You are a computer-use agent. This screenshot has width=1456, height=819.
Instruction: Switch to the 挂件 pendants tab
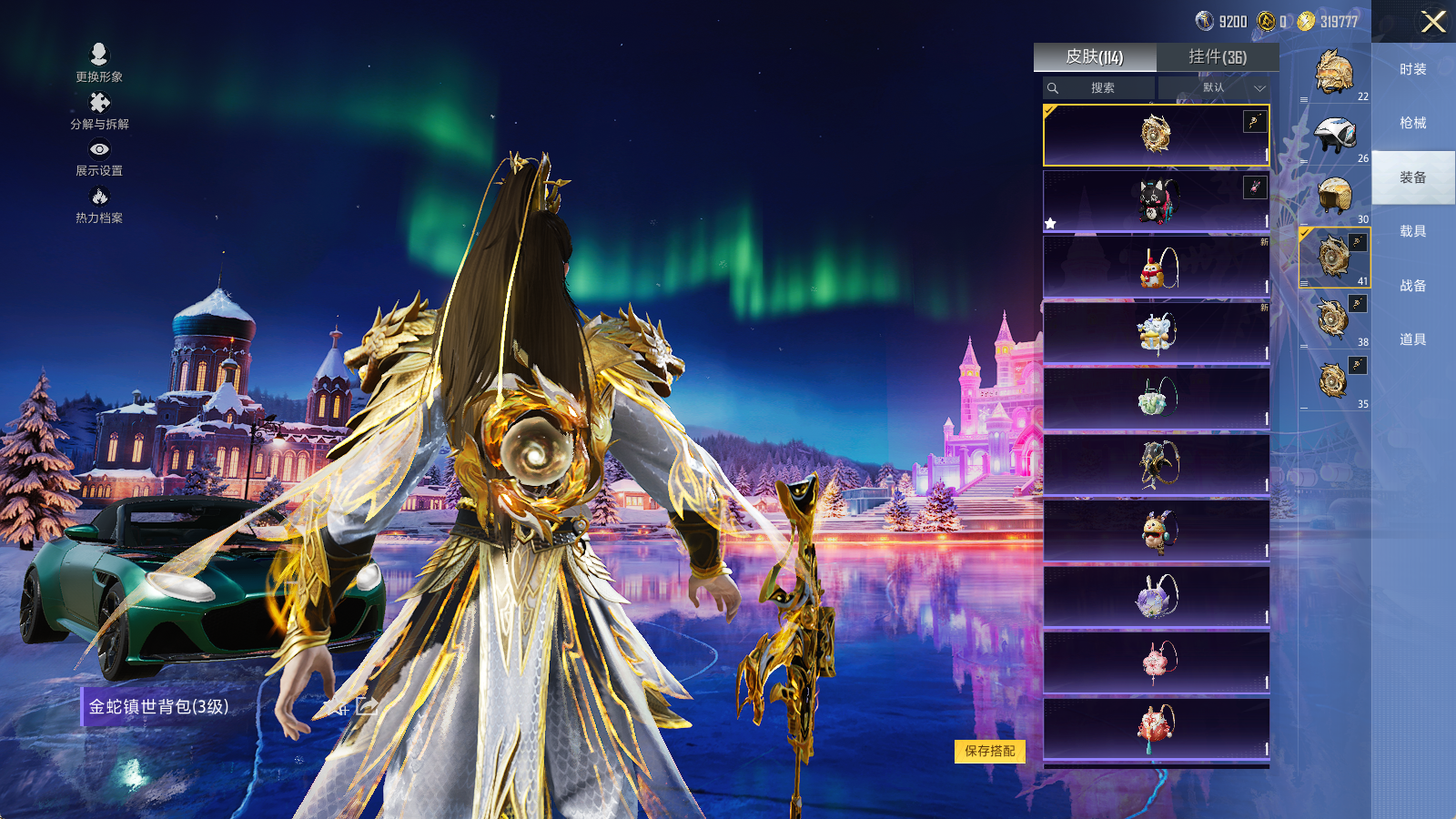point(1218,57)
